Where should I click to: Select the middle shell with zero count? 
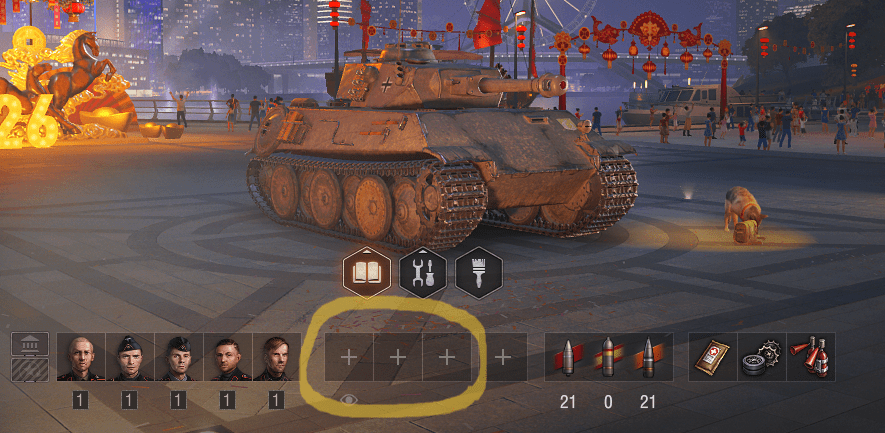tap(609, 357)
